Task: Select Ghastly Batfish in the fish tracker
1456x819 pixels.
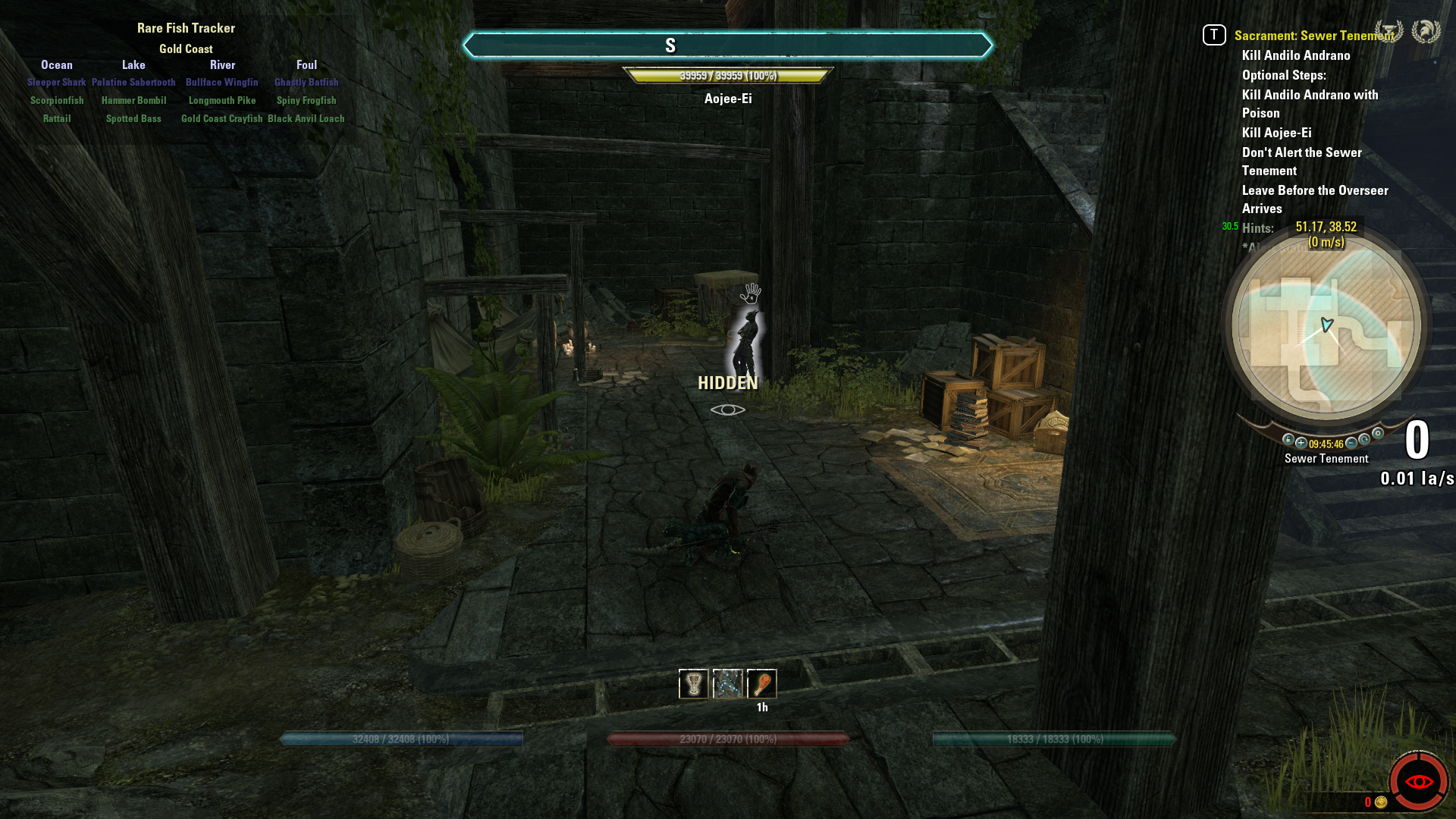Action: [306, 83]
